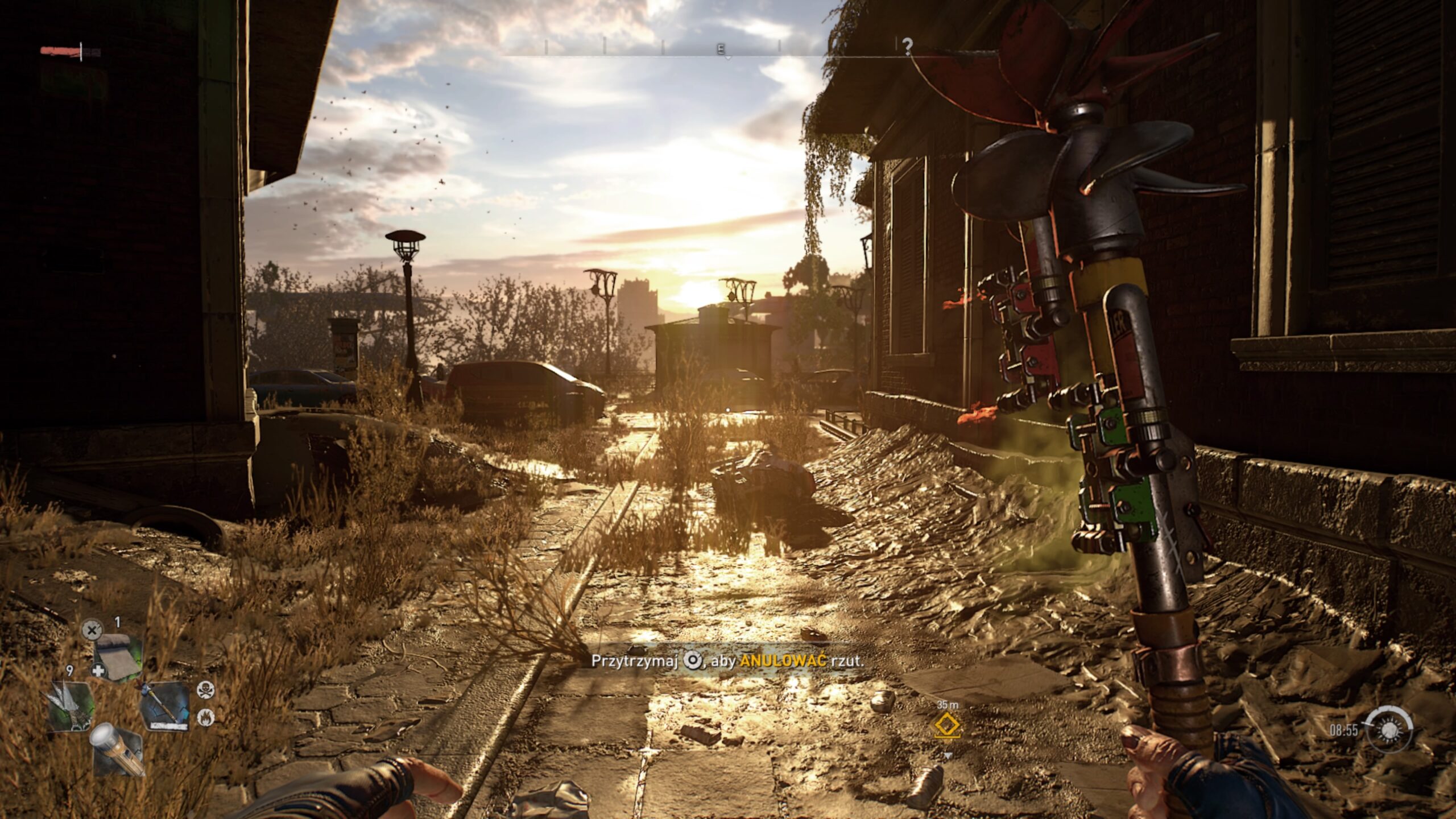Click the flame fire effect icon
This screenshot has height=819, width=1456.
[x=204, y=718]
